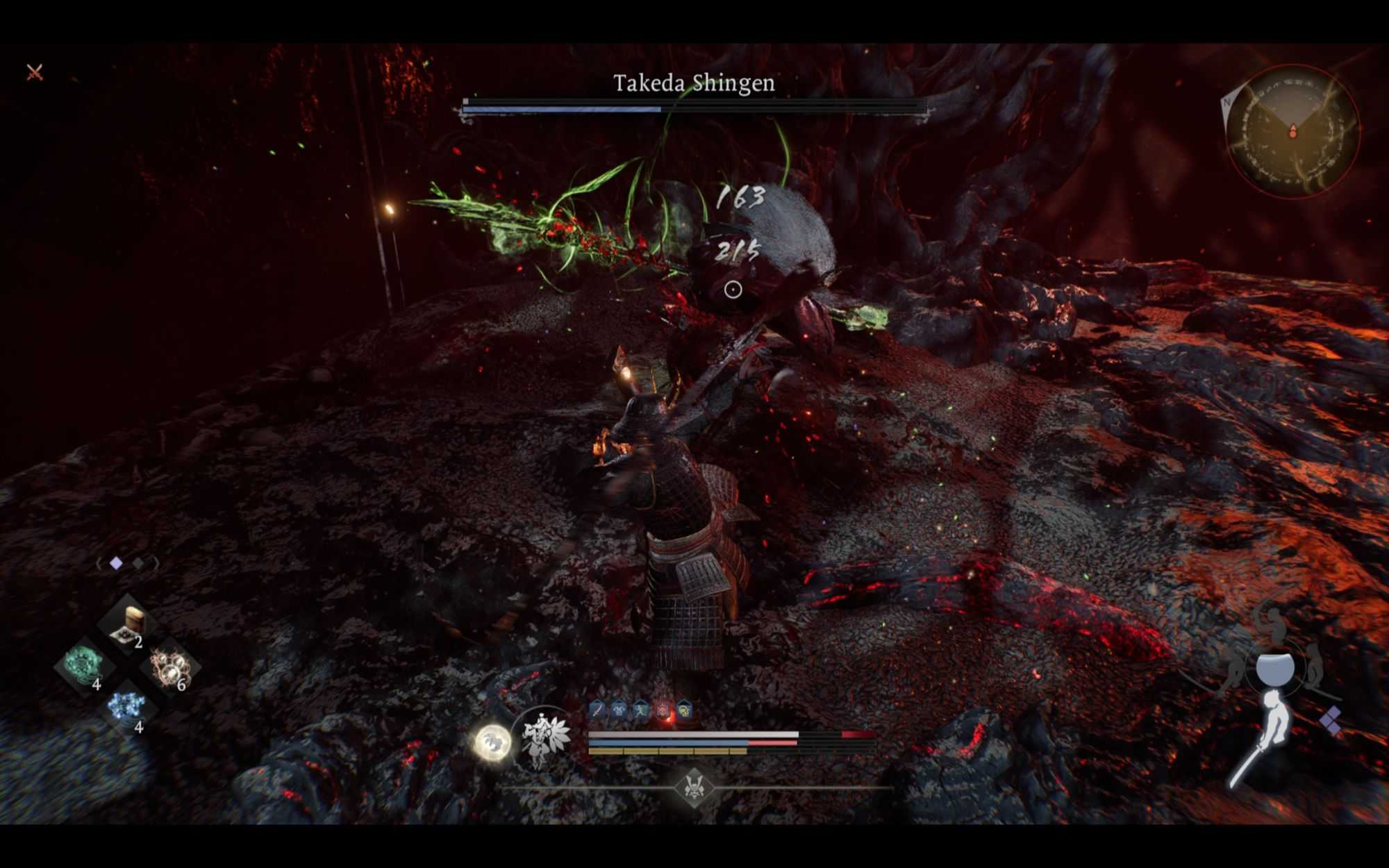
Task: Inspect the red demon face status icon
Action: click(x=662, y=710)
